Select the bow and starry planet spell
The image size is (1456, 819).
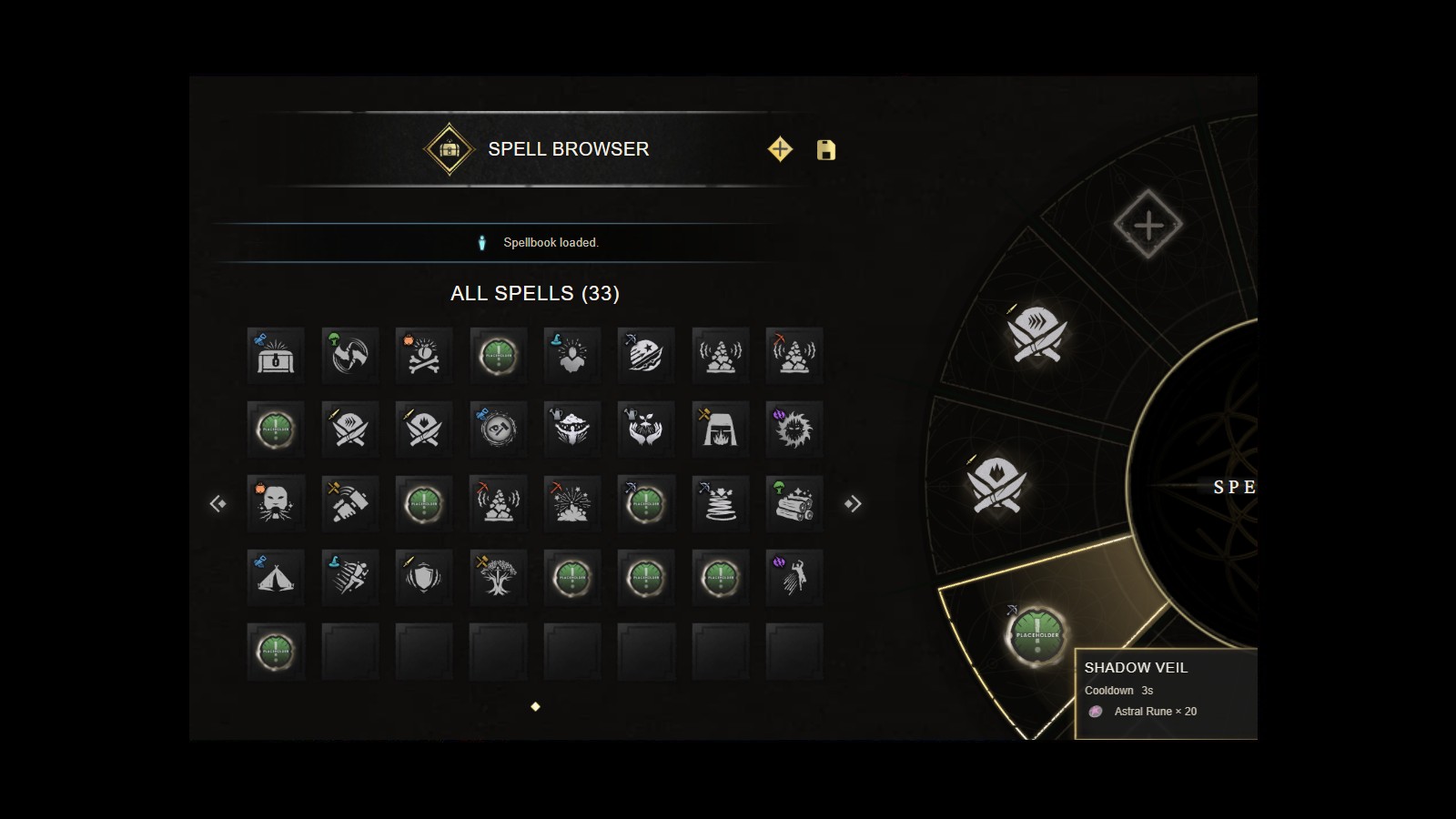(x=646, y=355)
